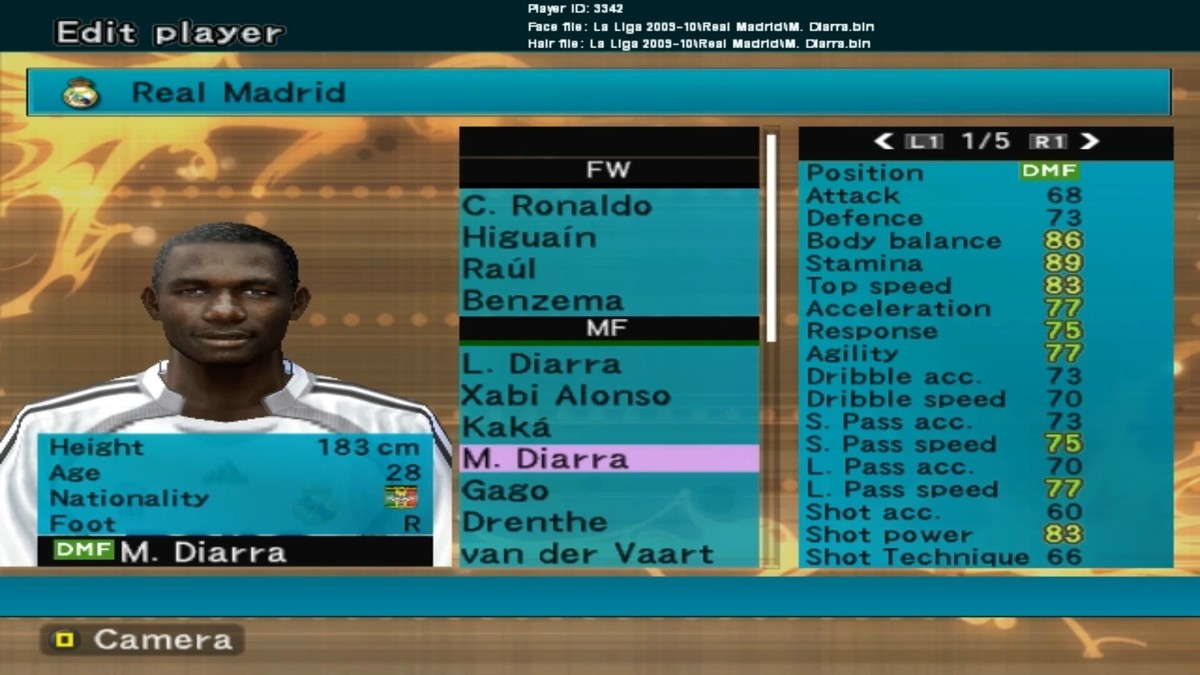This screenshot has width=1200, height=675.
Task: Select Gago from the midfielders list
Action: (x=505, y=490)
